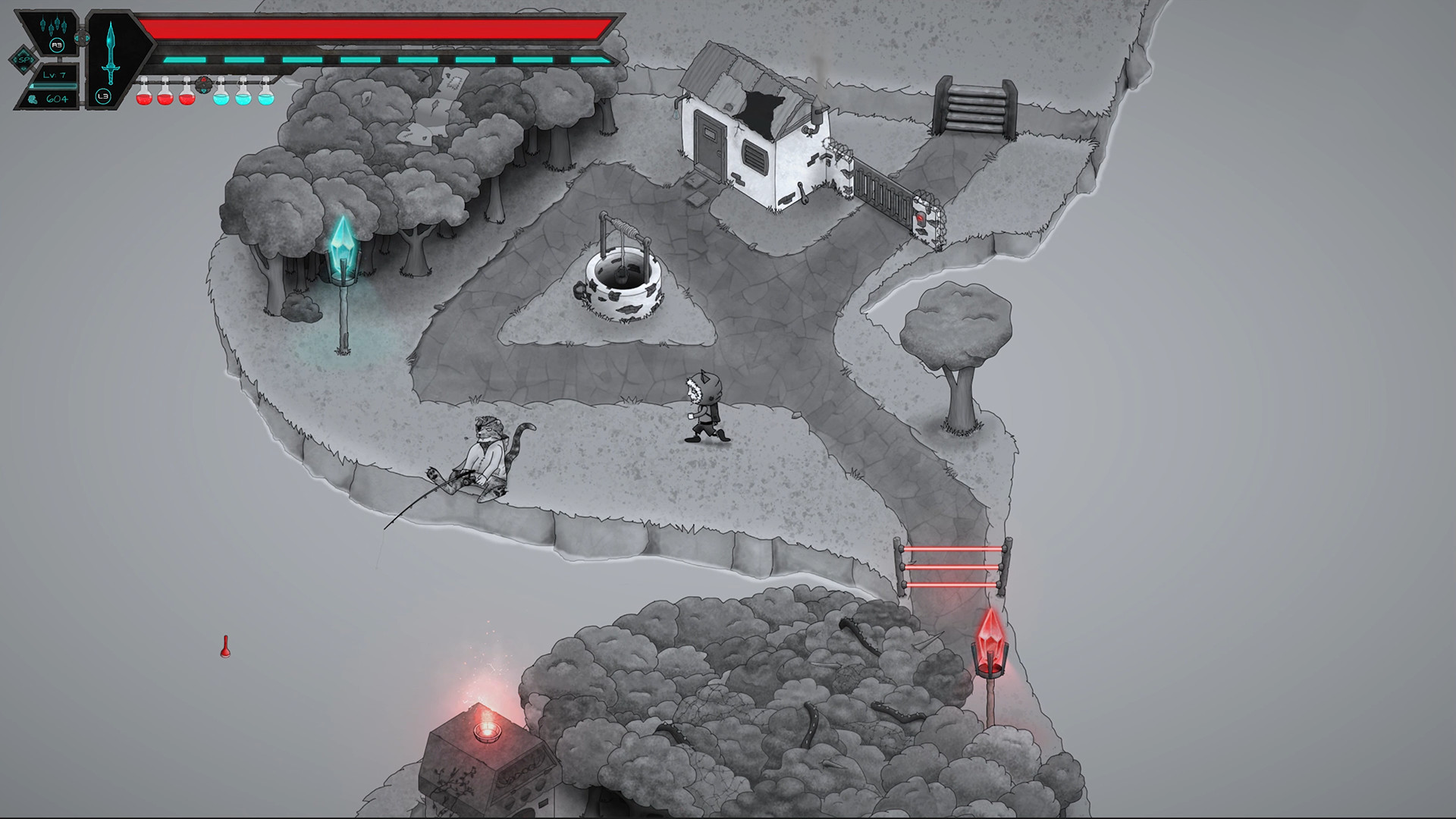The image size is (1456, 819).
Task: Select the SP diamond emblem
Action: click(24, 60)
